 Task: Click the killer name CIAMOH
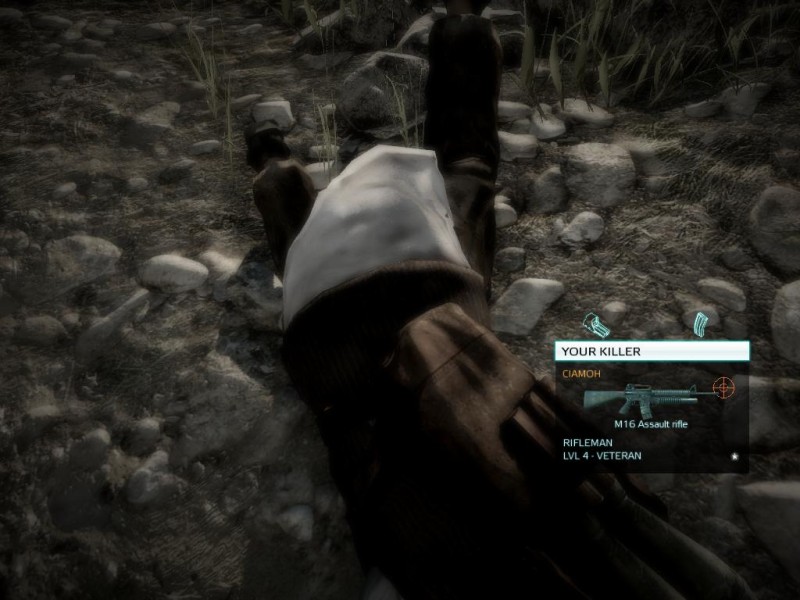[x=580, y=374]
